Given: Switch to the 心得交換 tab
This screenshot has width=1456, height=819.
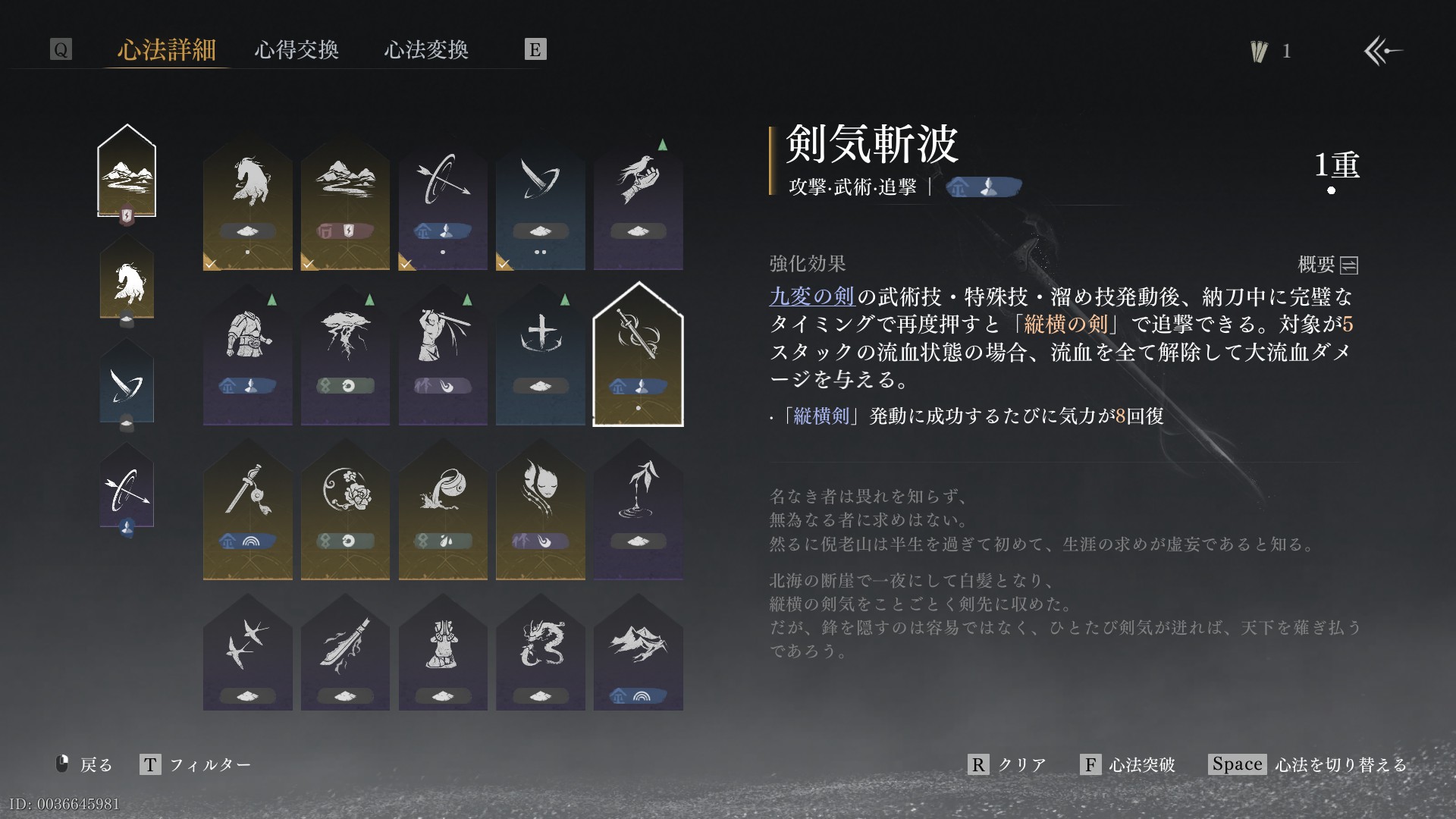Looking at the screenshot, I should tap(297, 50).
